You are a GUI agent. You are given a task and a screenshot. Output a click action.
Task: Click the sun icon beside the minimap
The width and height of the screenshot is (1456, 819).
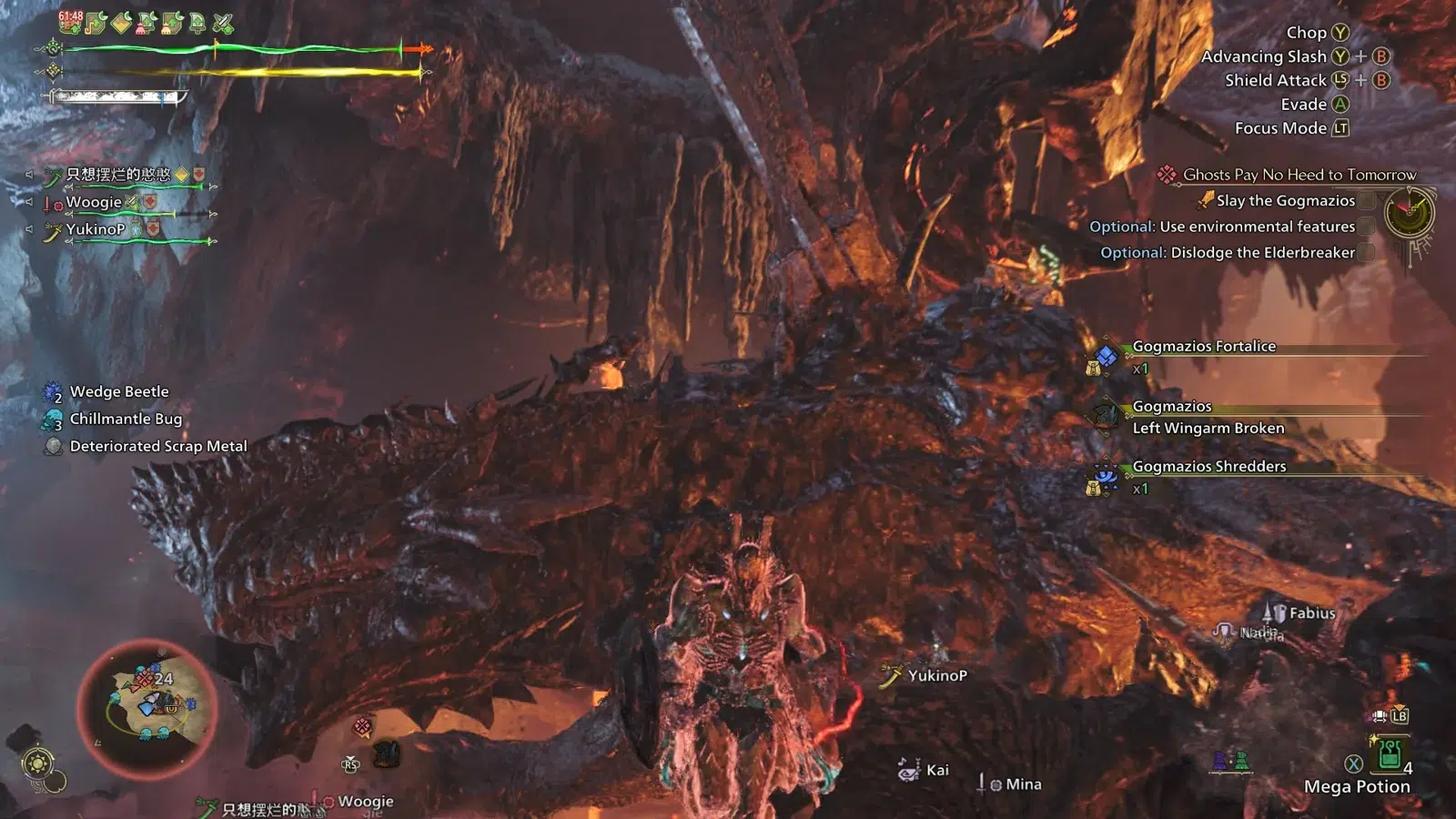38,763
